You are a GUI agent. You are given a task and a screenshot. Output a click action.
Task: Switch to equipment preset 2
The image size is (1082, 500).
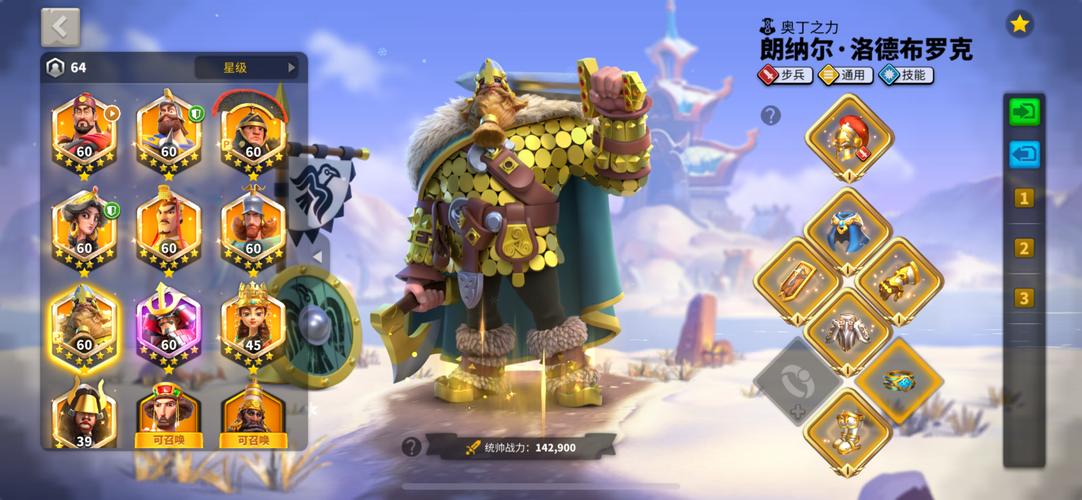[1023, 248]
